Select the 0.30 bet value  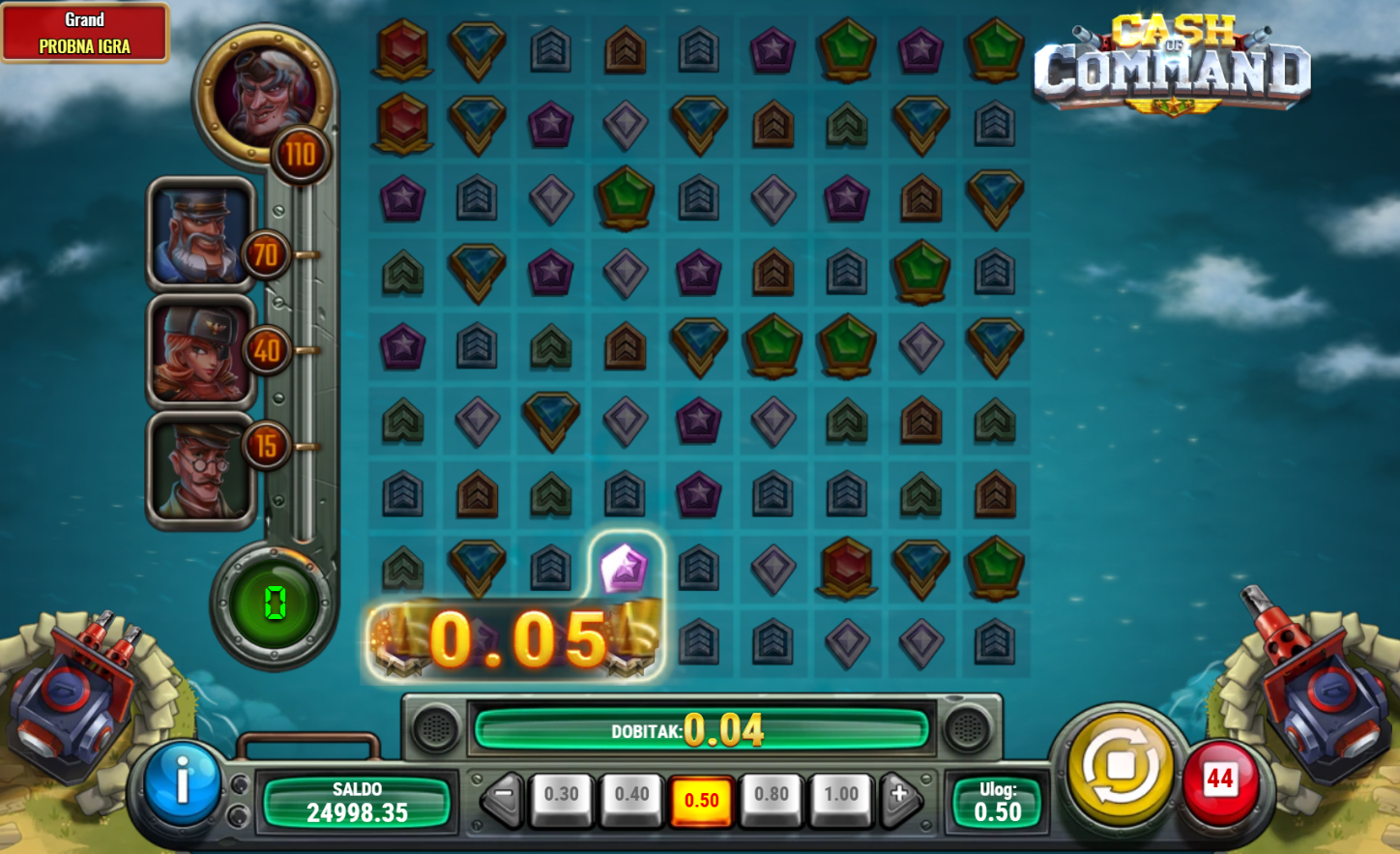561,797
